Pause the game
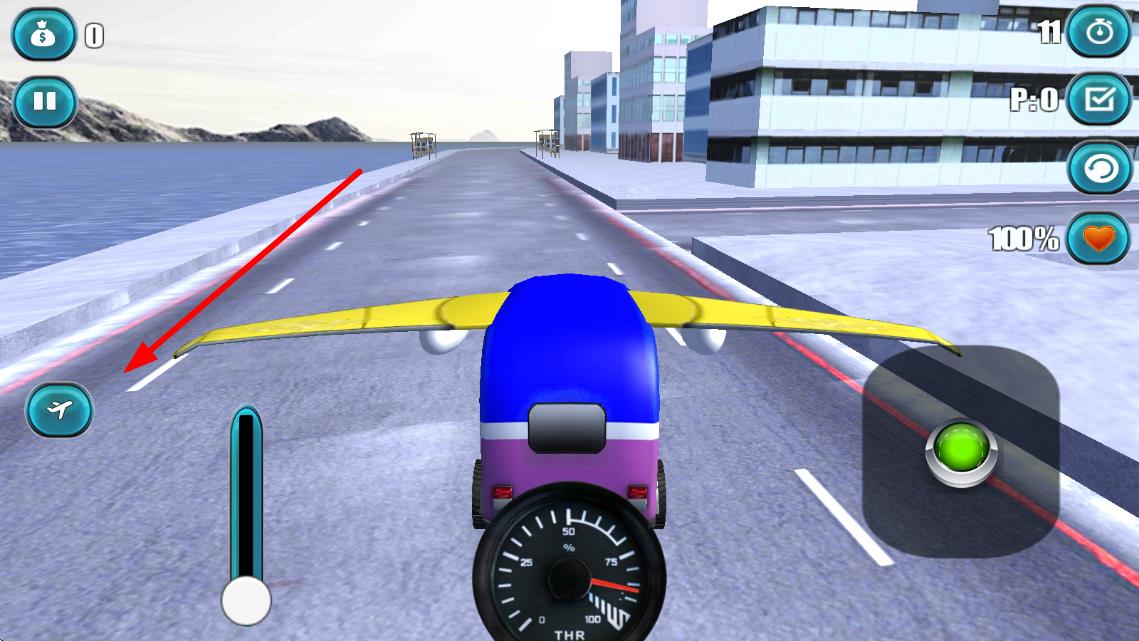This screenshot has width=1139, height=641. click(x=44, y=102)
